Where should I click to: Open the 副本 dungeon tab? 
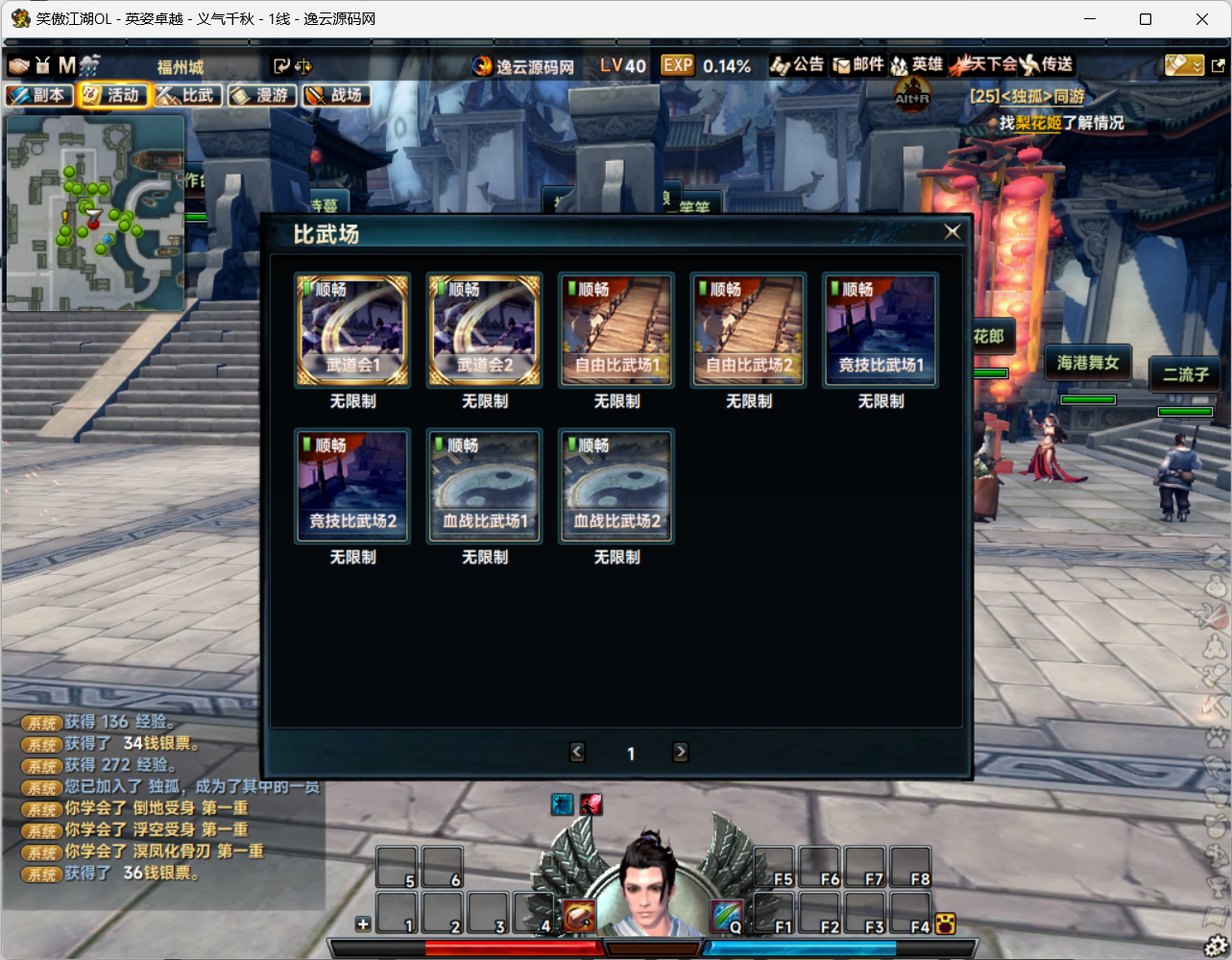point(39,95)
